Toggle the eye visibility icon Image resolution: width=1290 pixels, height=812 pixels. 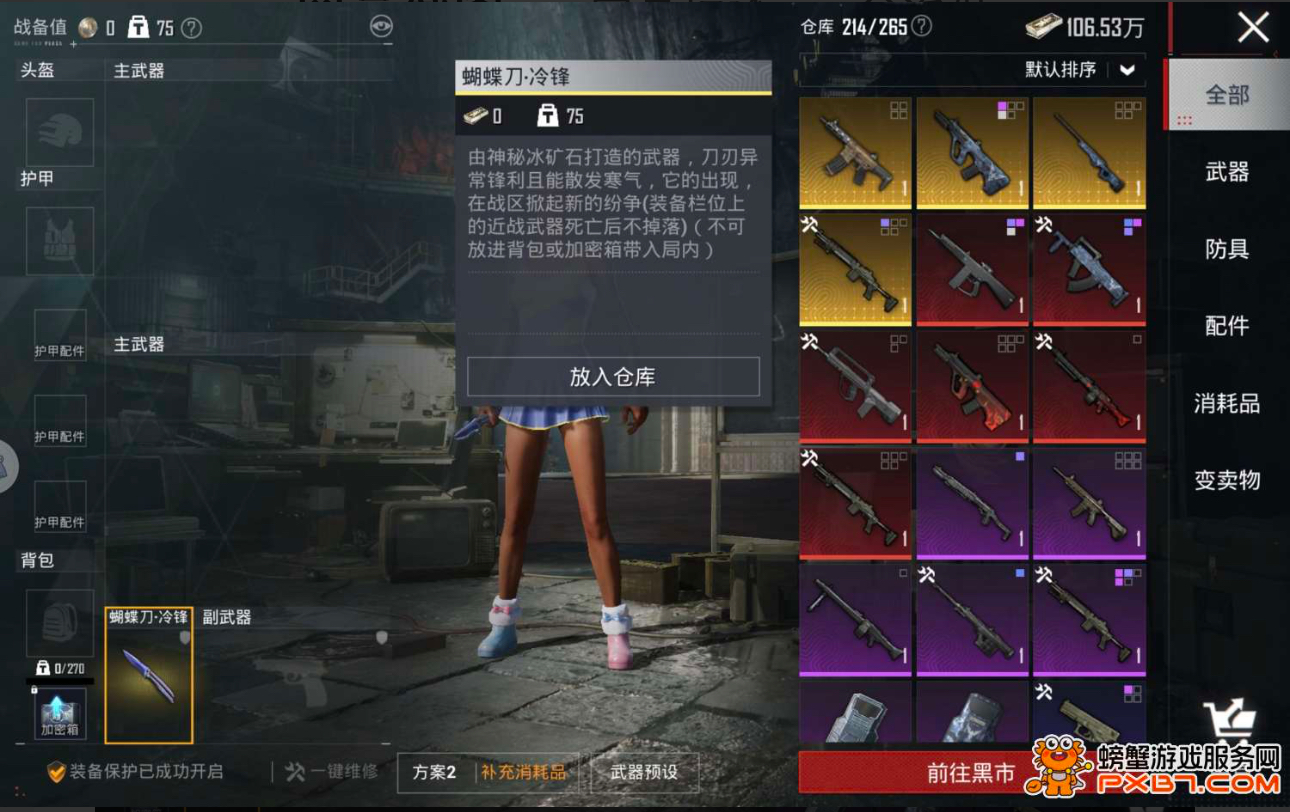click(381, 27)
